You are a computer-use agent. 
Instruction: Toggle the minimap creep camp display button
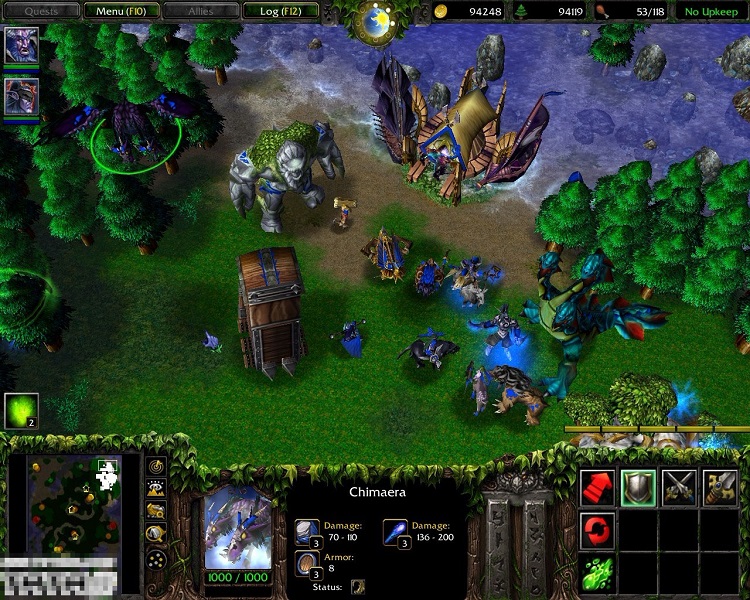point(157,532)
